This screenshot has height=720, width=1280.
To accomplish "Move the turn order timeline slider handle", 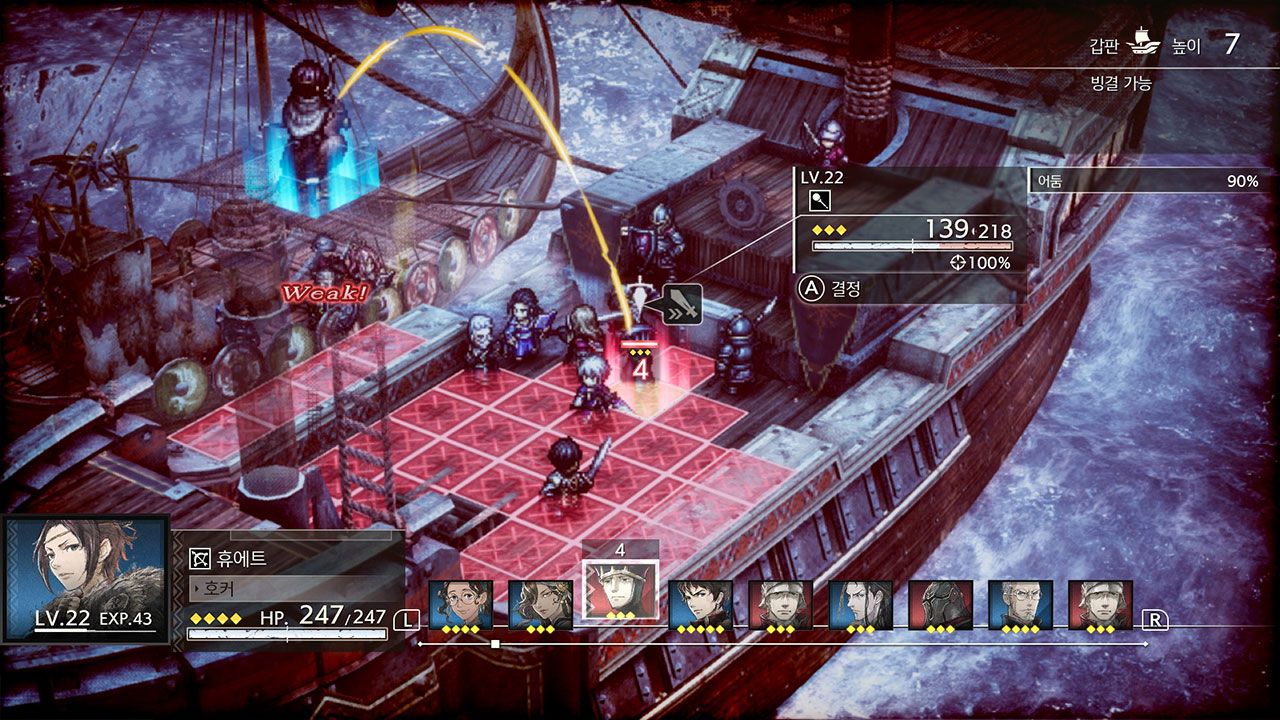I will coord(495,644).
